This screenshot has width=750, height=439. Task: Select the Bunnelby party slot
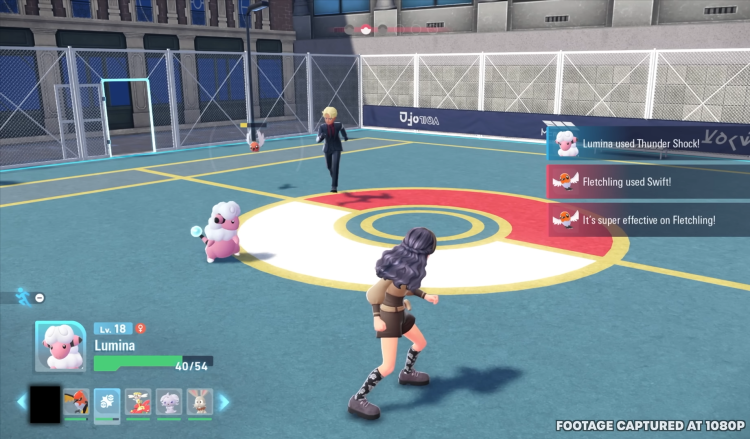[x=199, y=402]
